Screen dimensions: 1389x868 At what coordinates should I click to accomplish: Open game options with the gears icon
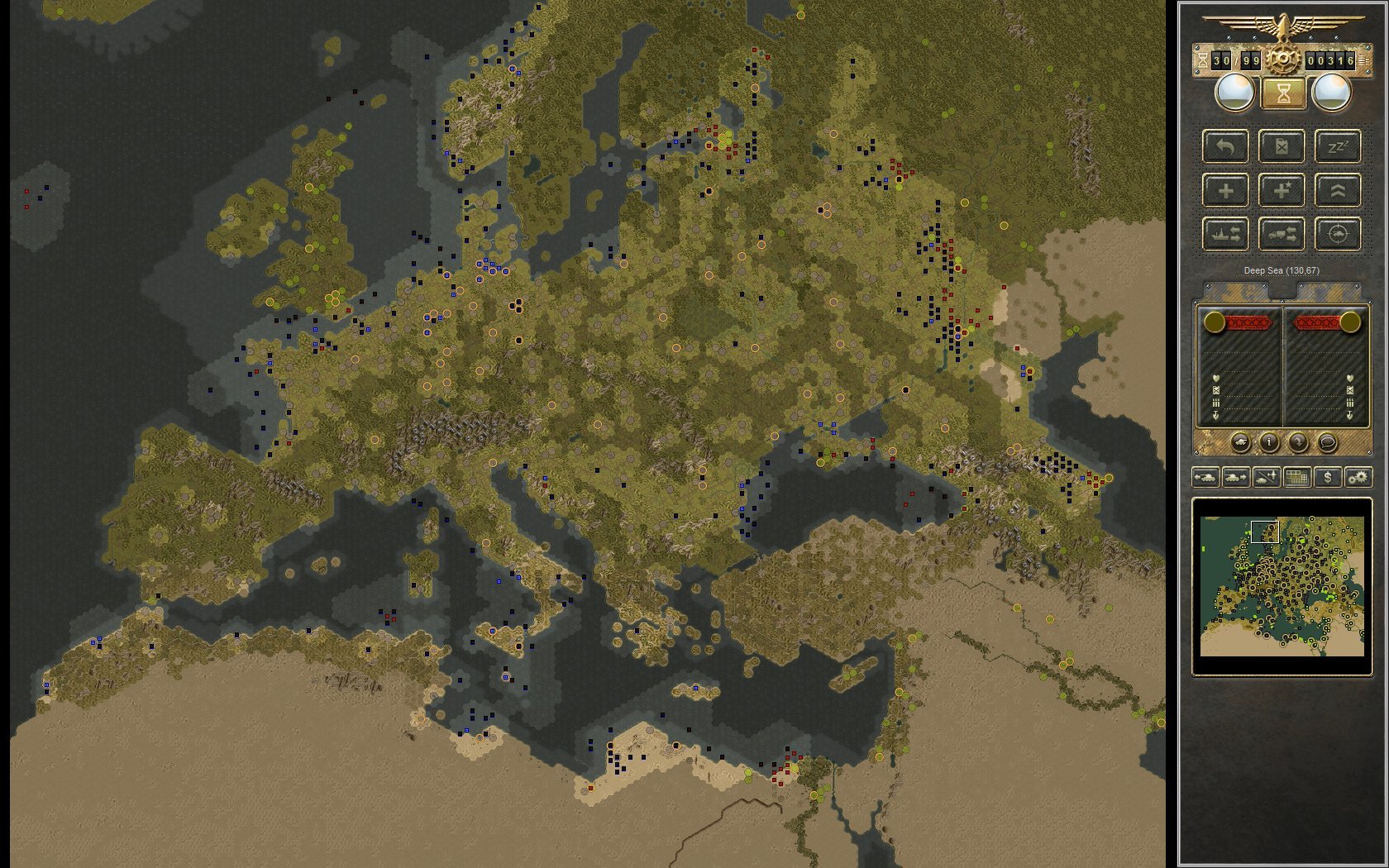point(1357,478)
